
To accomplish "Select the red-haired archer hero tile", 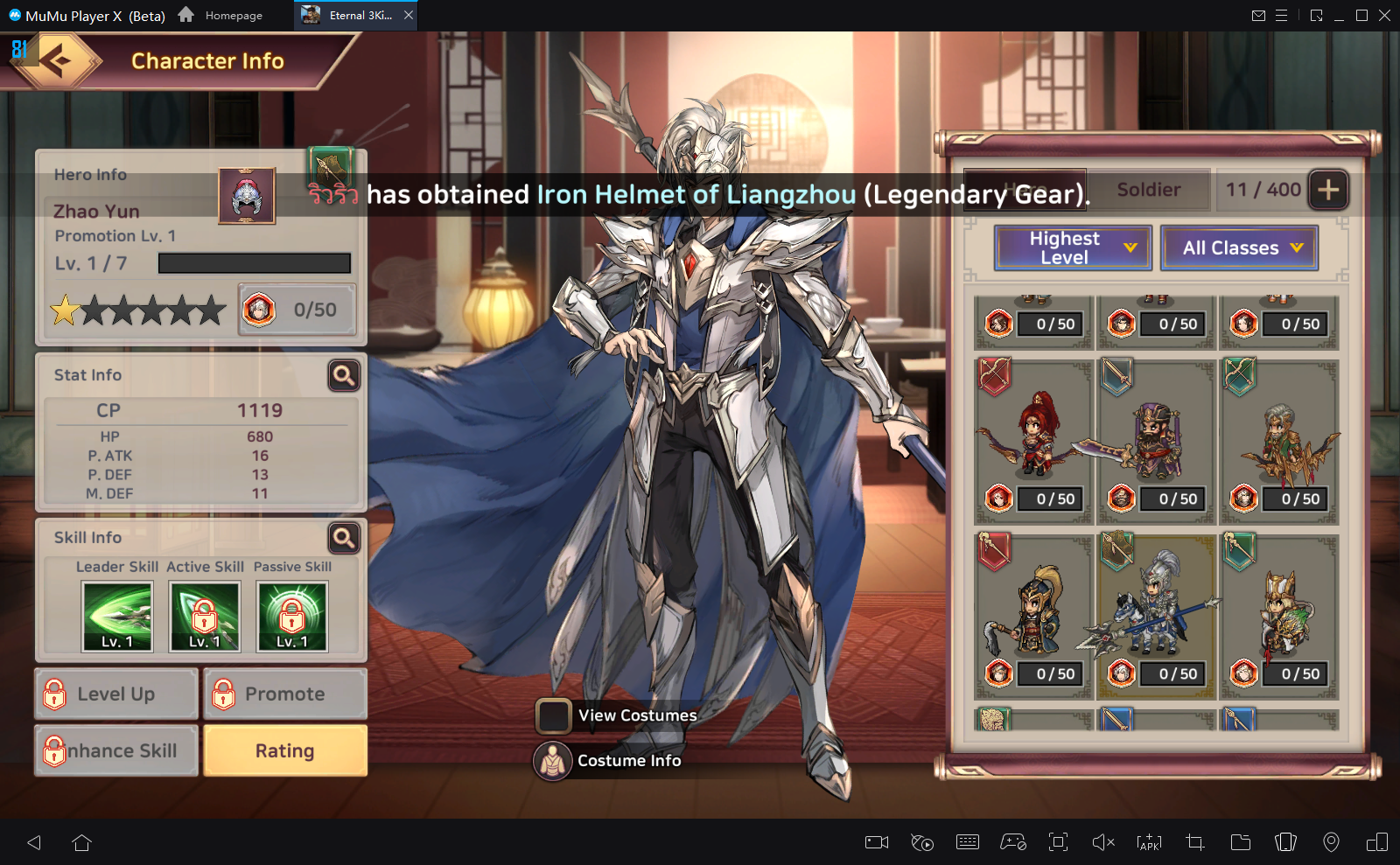I will coord(1034,437).
